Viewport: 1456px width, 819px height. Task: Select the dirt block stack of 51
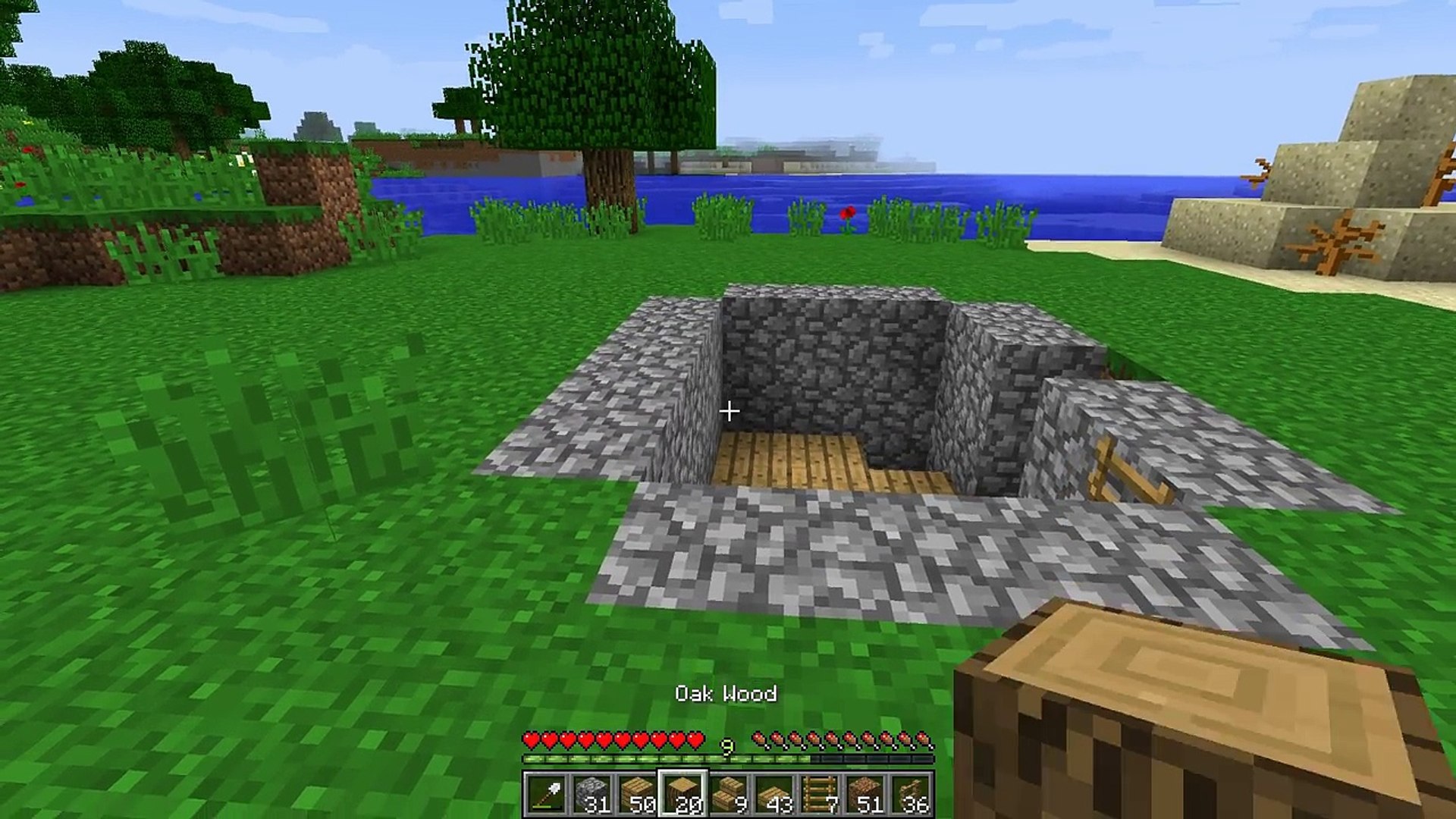866,794
